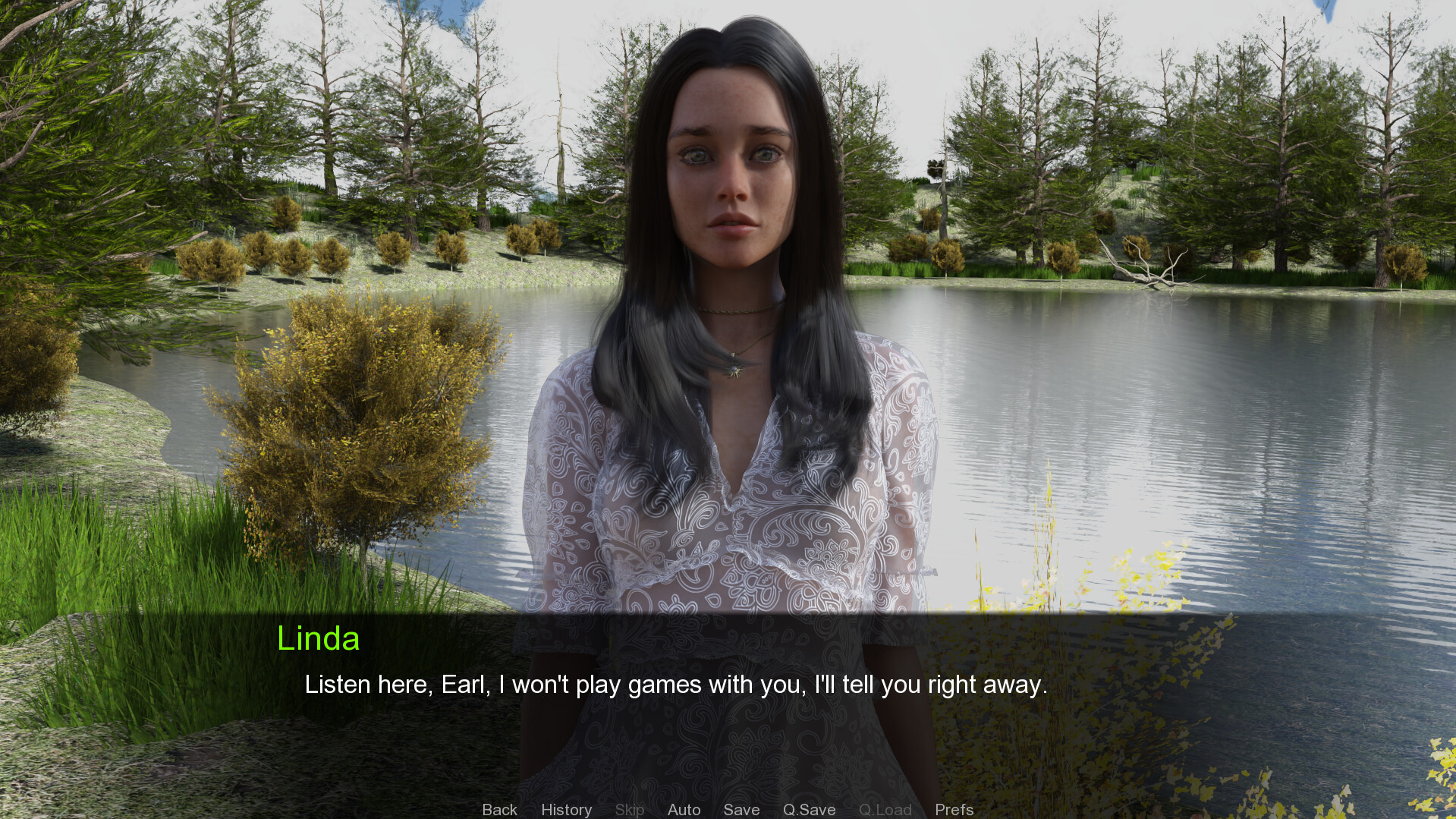Open preferences via the Prefs label
The height and width of the screenshot is (819, 1456).
pyautogui.click(x=954, y=809)
